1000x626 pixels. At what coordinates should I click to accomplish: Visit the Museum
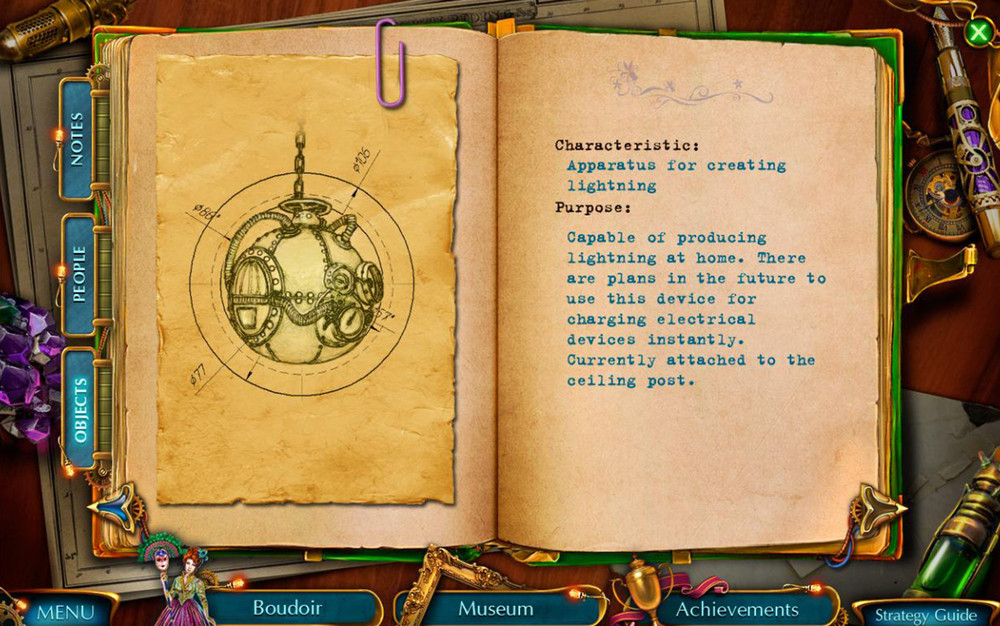coord(495,608)
